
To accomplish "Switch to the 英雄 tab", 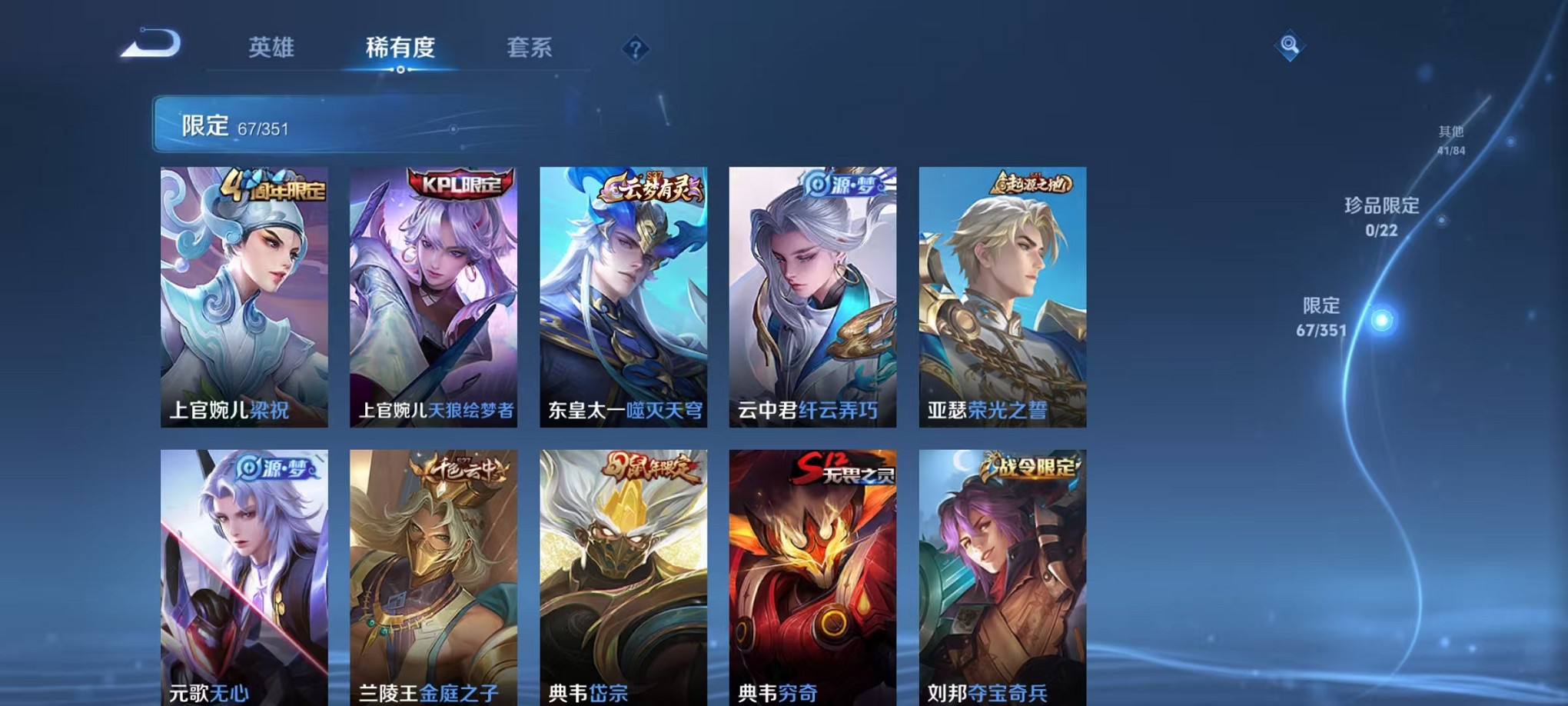I will tap(274, 48).
